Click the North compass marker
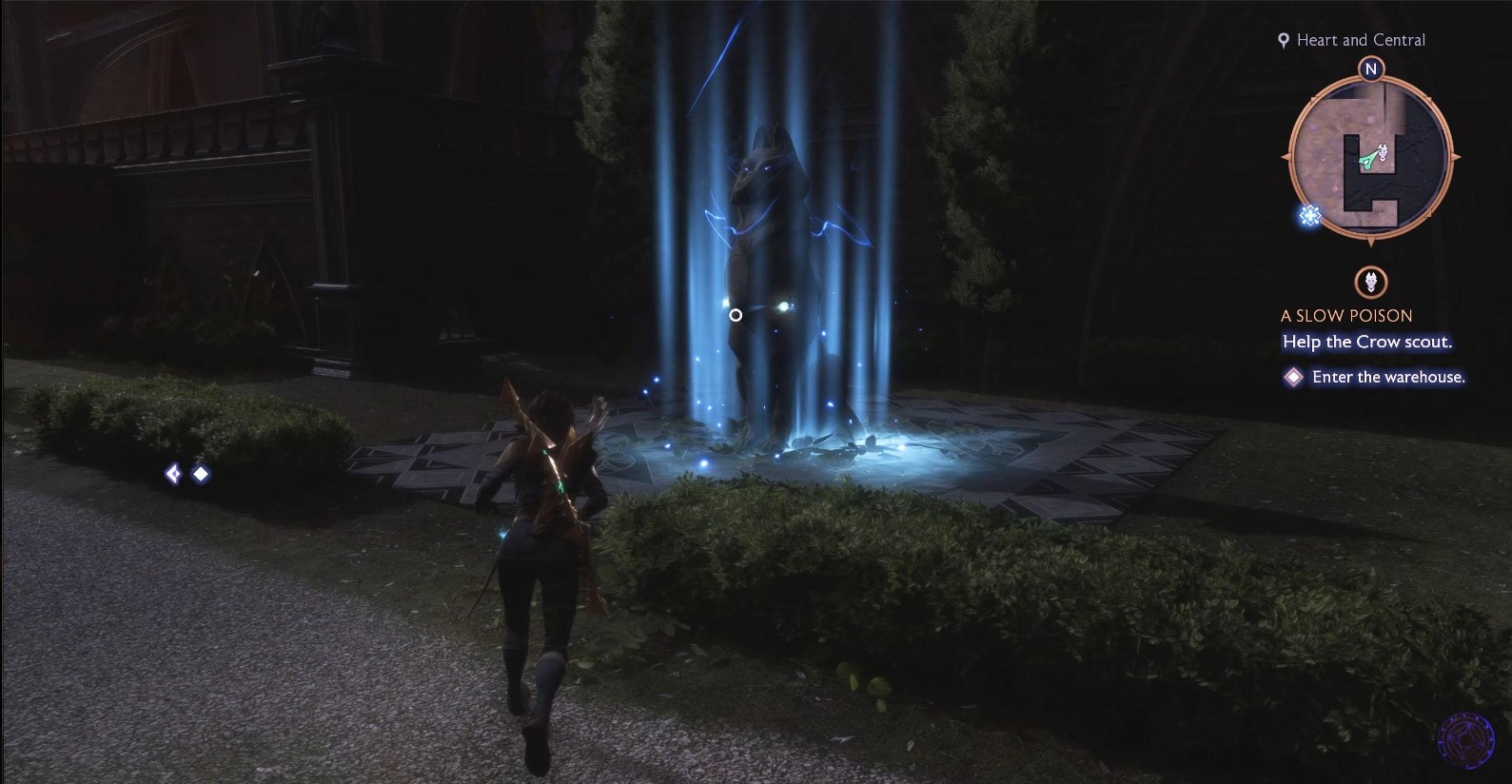The image size is (1512, 784). point(1371,69)
